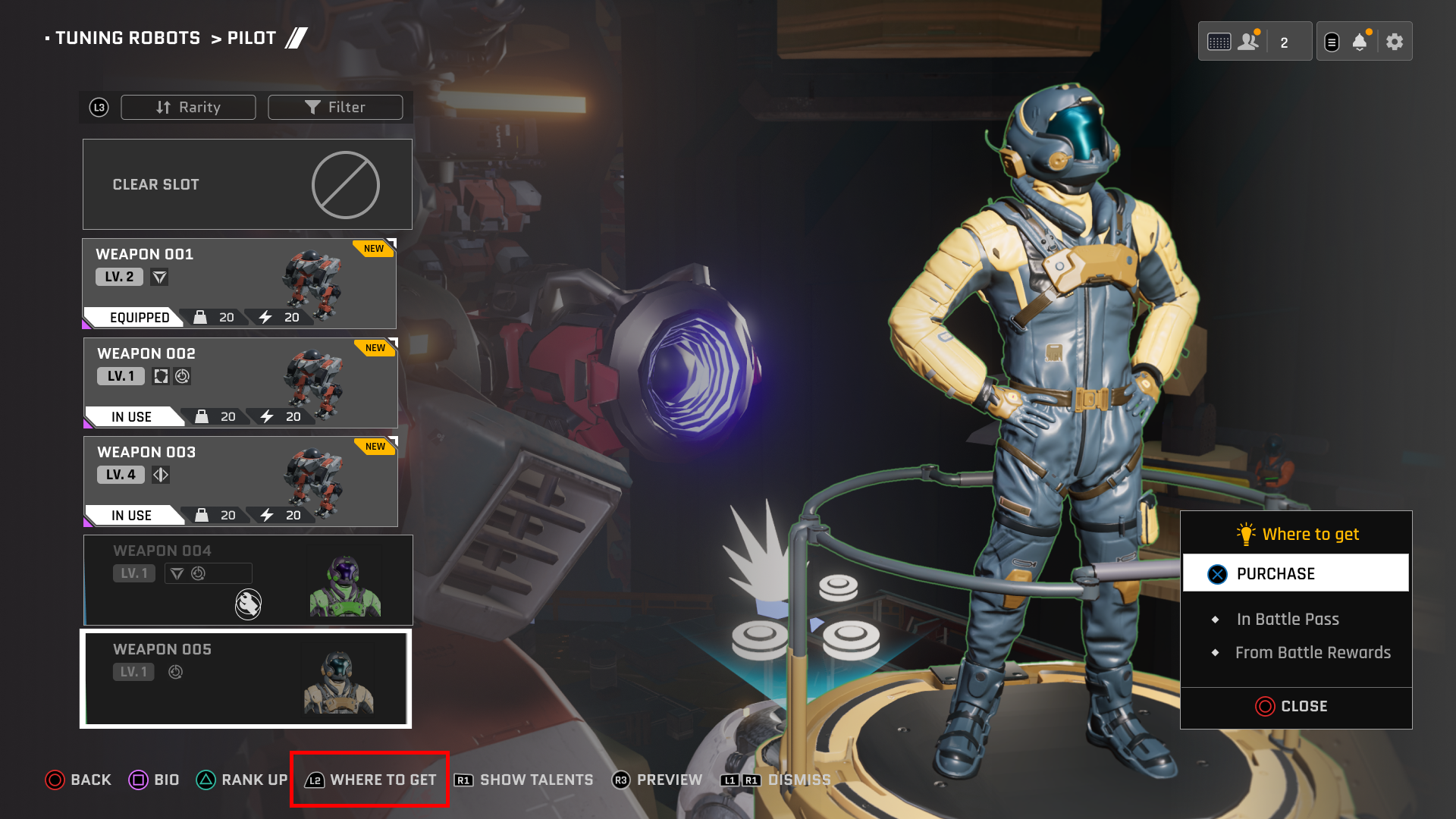Open the settings gear icon
The image size is (1456, 819).
click(1395, 42)
